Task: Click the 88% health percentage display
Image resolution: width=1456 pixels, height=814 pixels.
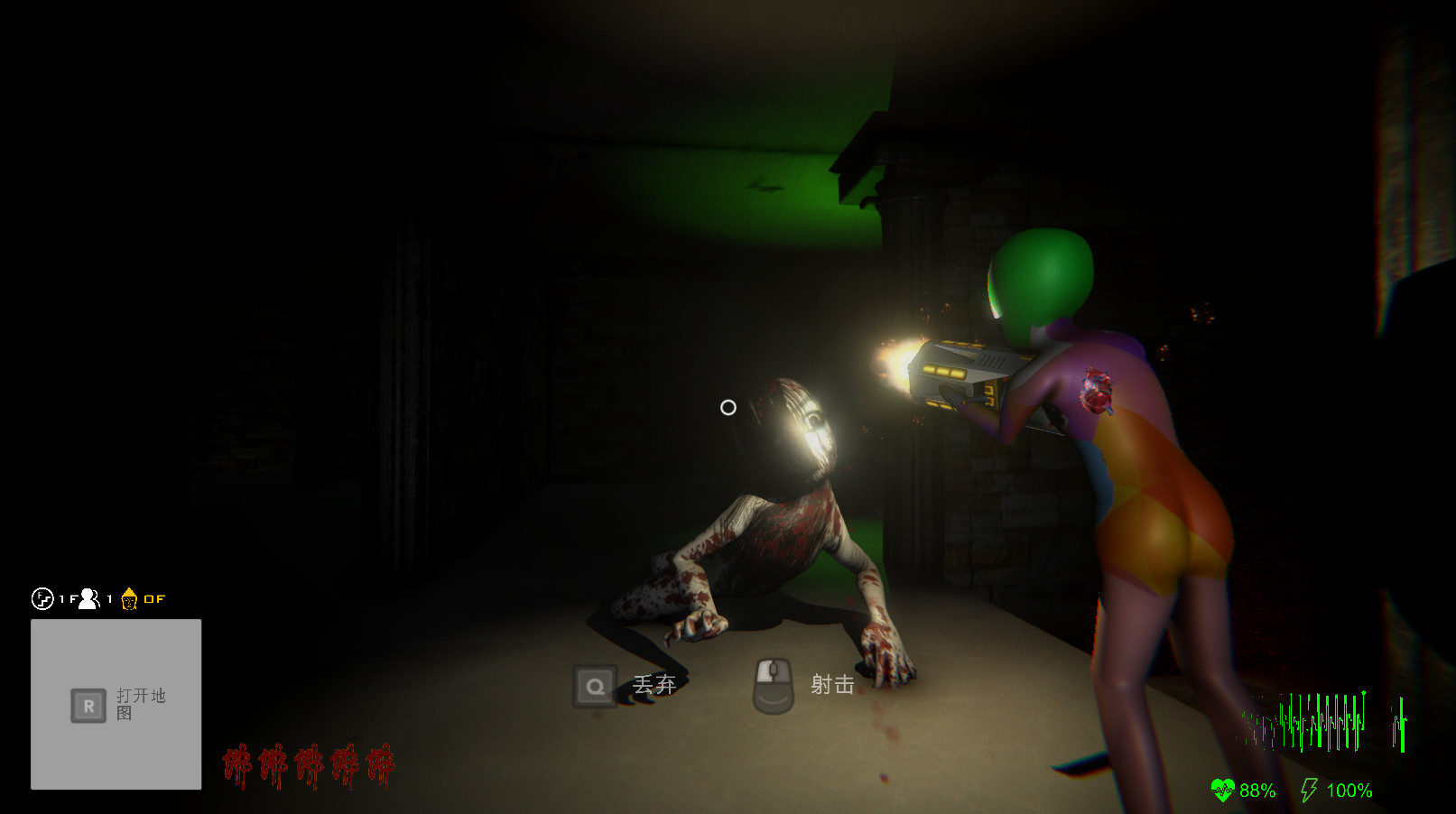Action: pyautogui.click(x=1257, y=791)
